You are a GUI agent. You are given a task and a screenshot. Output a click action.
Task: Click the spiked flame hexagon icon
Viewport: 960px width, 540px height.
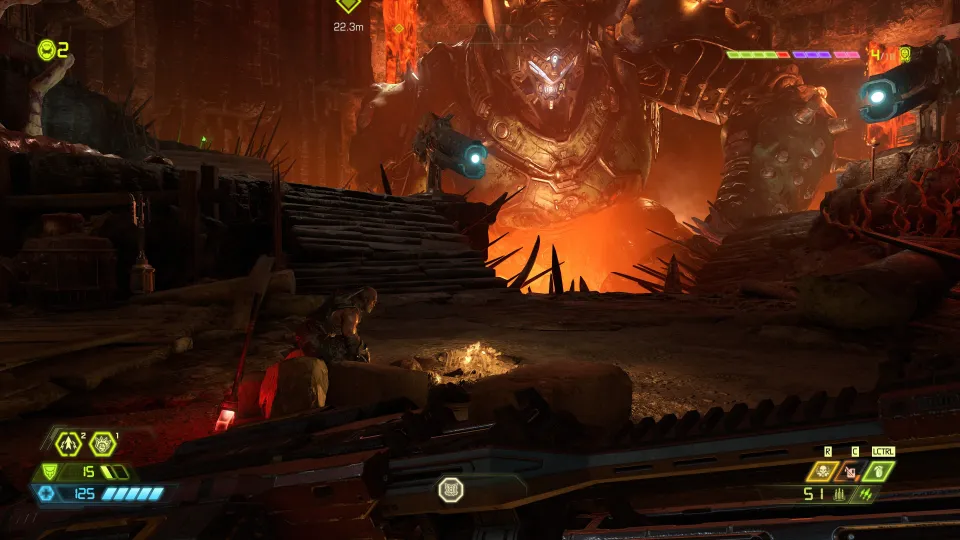102,442
